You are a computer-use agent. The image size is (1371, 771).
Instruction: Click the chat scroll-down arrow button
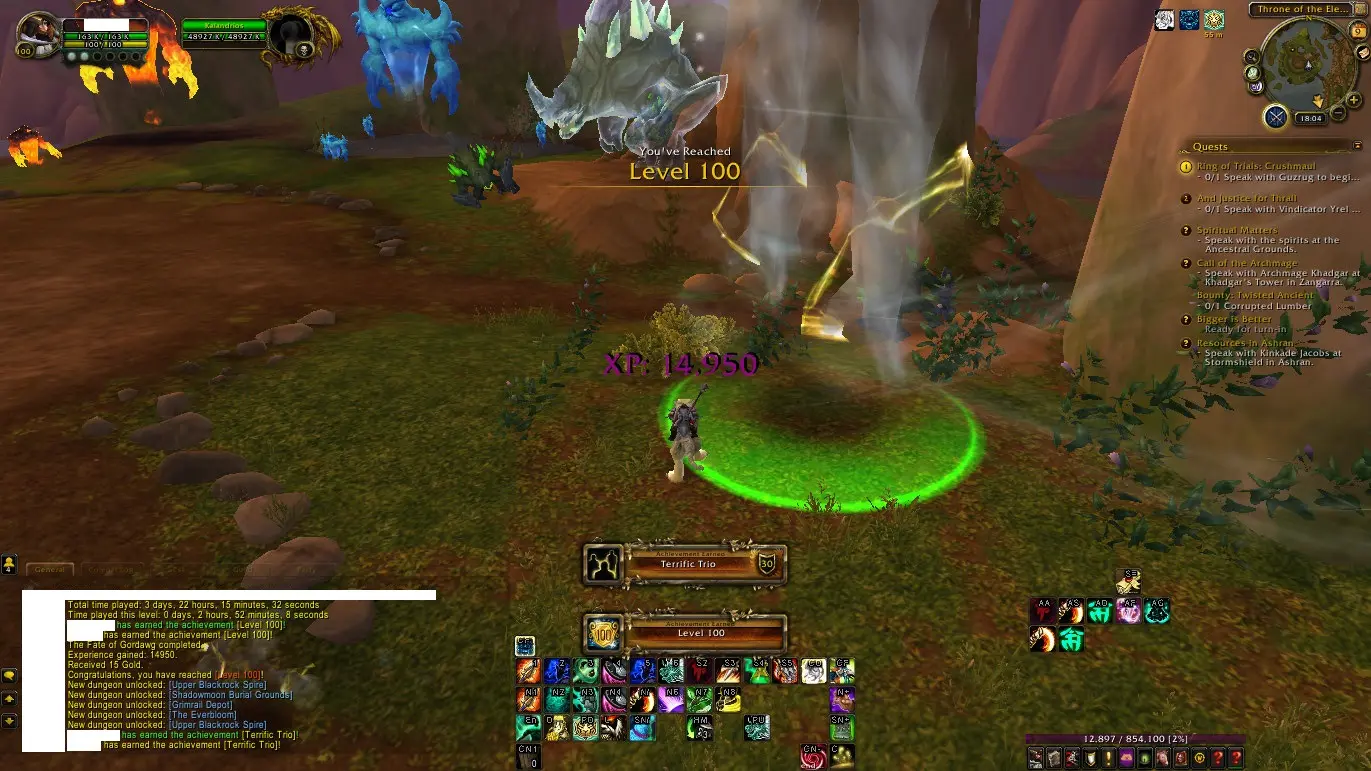pos(9,720)
